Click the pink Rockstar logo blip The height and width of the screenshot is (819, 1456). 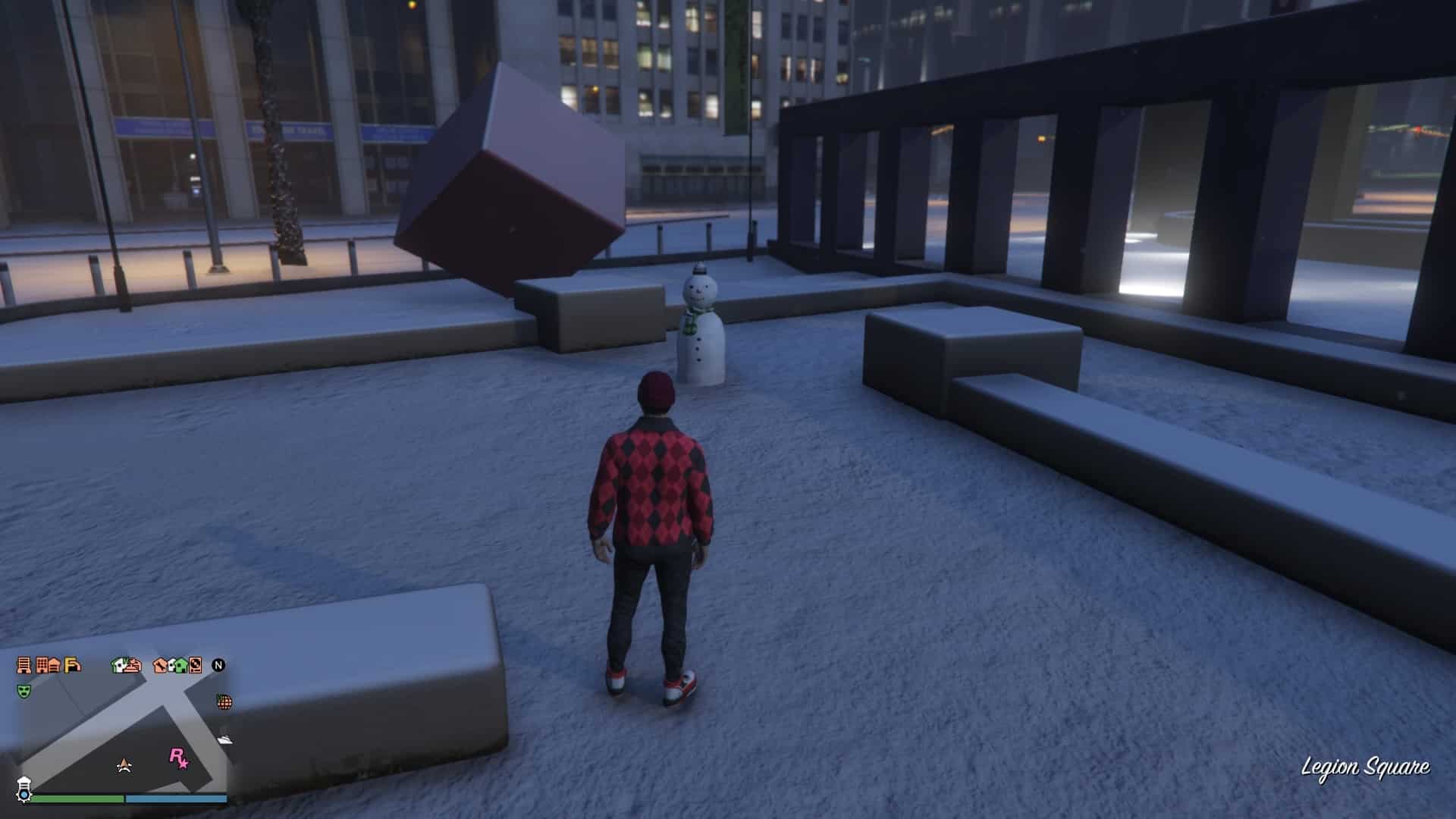pyautogui.click(x=178, y=758)
